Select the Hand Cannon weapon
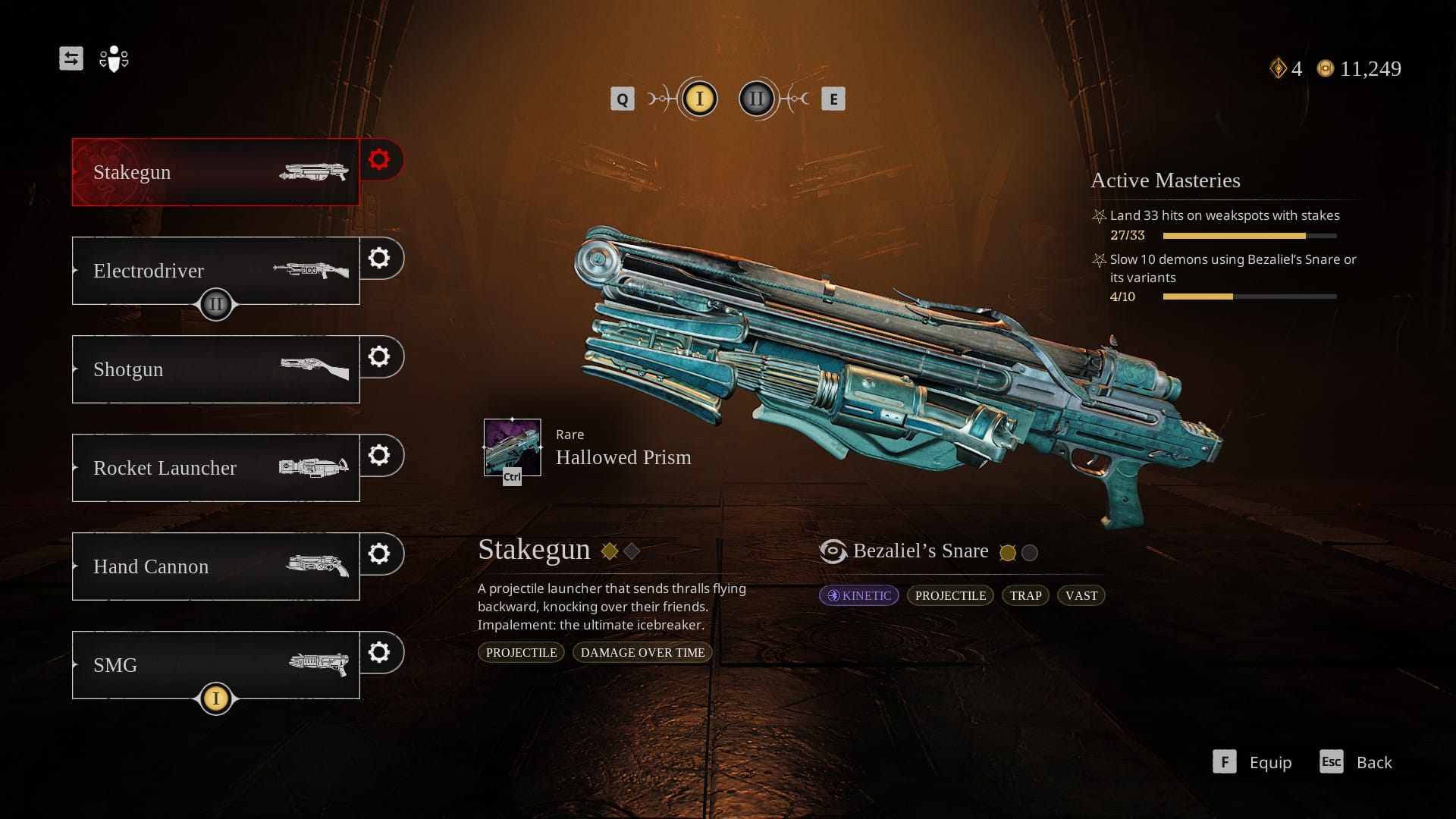This screenshot has width=1456, height=819. (215, 566)
